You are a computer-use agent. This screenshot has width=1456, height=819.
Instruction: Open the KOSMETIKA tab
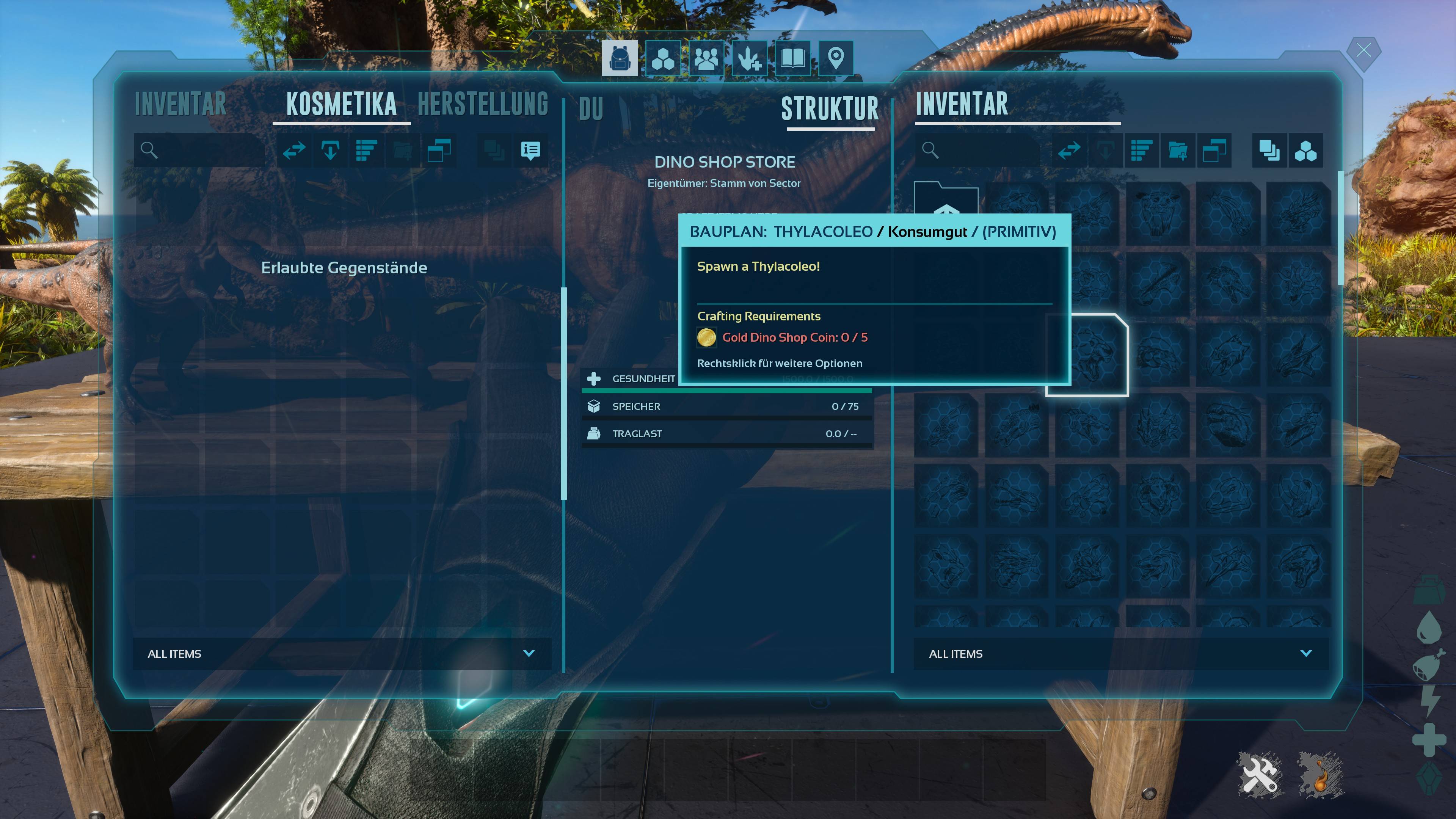(x=341, y=105)
